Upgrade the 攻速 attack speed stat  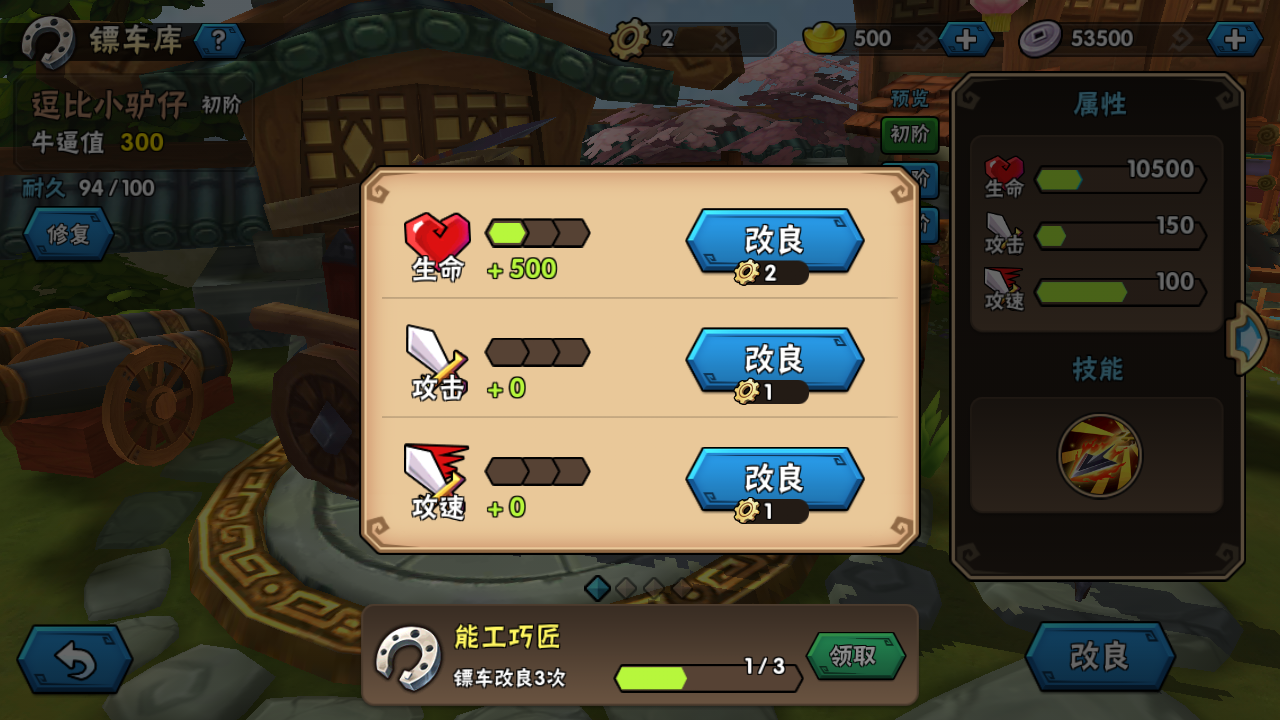[x=774, y=481]
